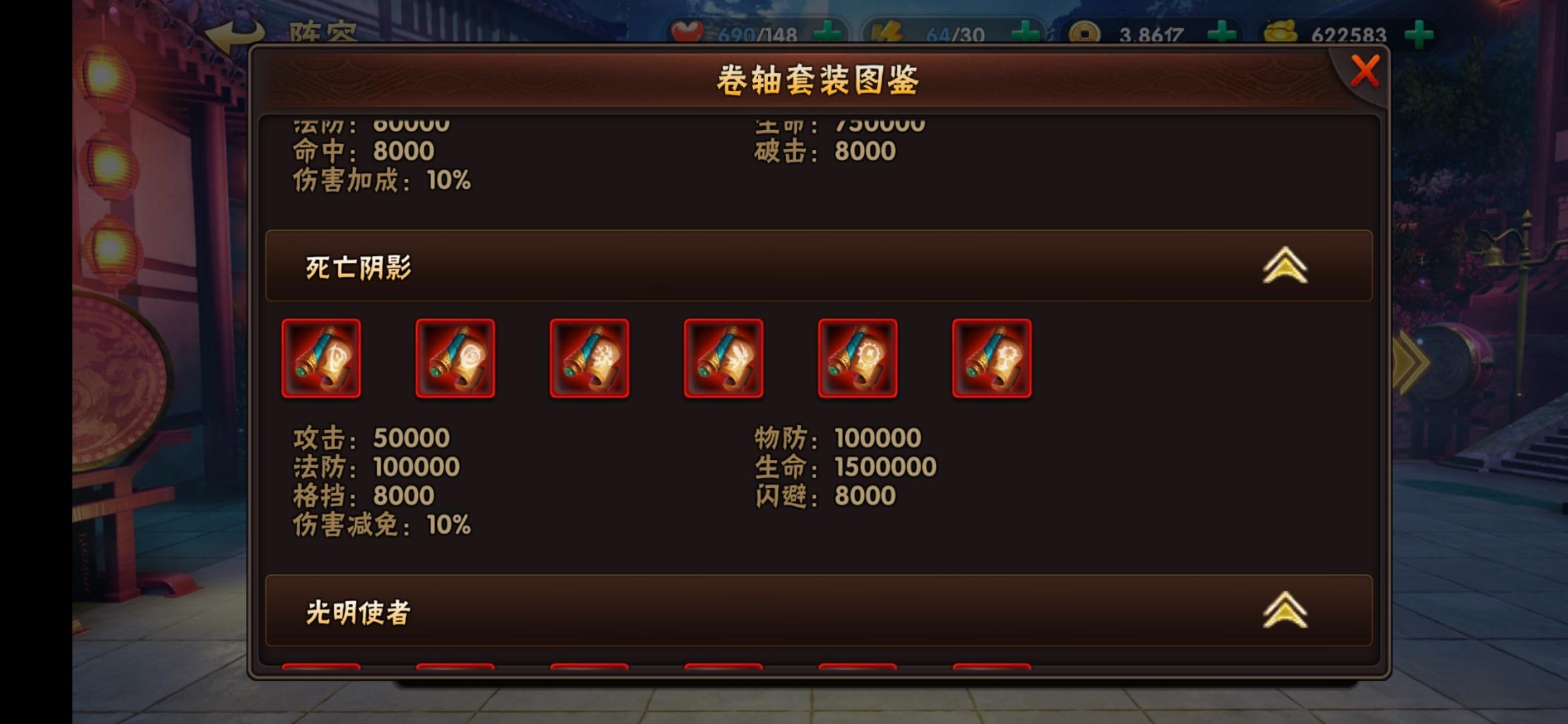
Task: Select the scroll with the phoenix glyph
Action: click(x=724, y=359)
